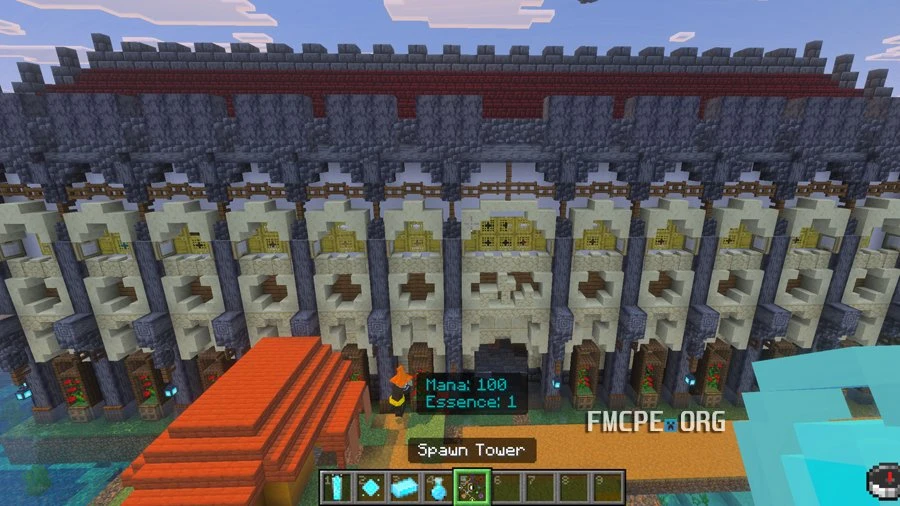Switch to empty hotbar slot number 9

coord(606,487)
